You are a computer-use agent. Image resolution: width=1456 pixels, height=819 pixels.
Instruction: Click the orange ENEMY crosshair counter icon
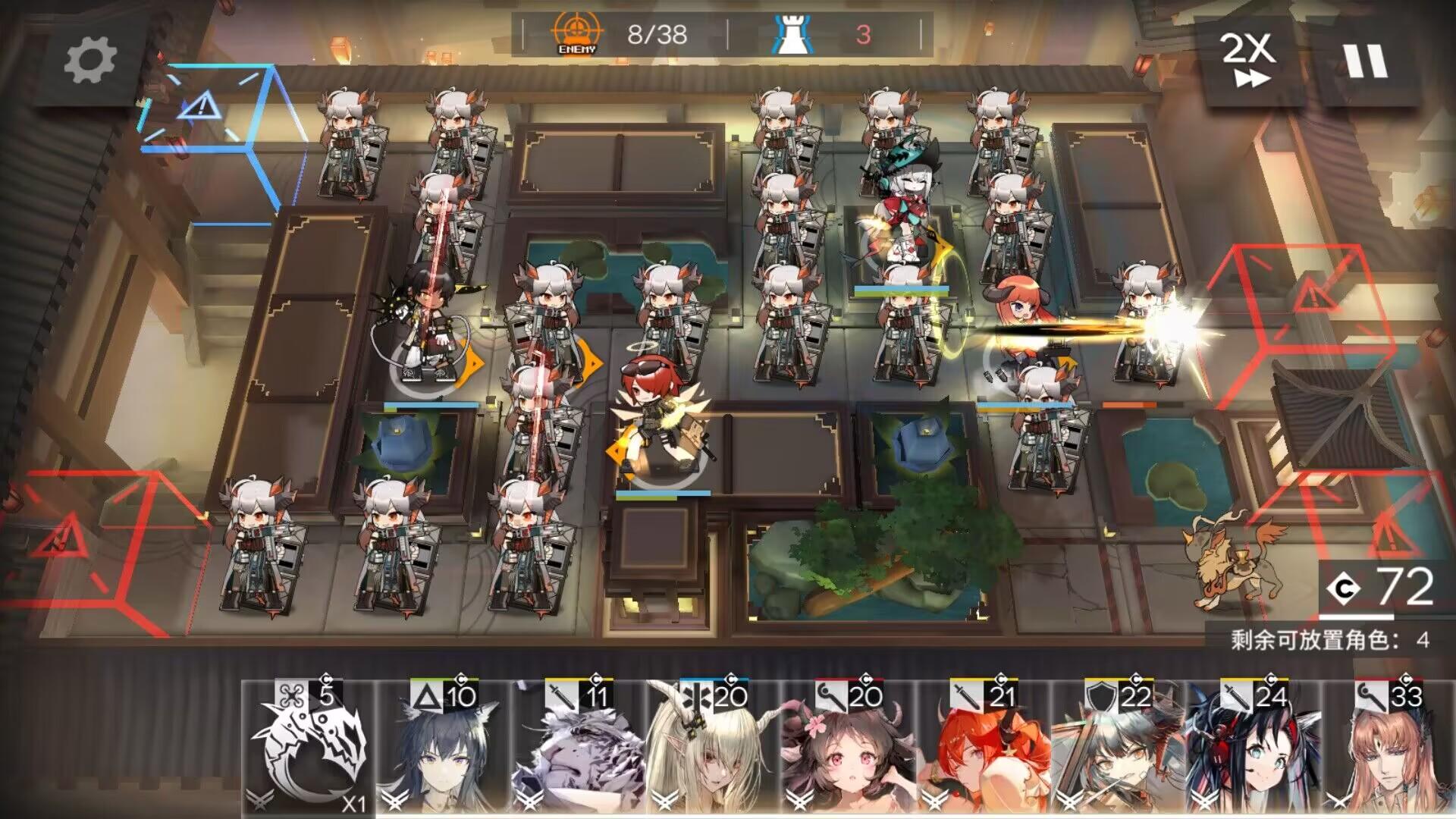[x=578, y=32]
